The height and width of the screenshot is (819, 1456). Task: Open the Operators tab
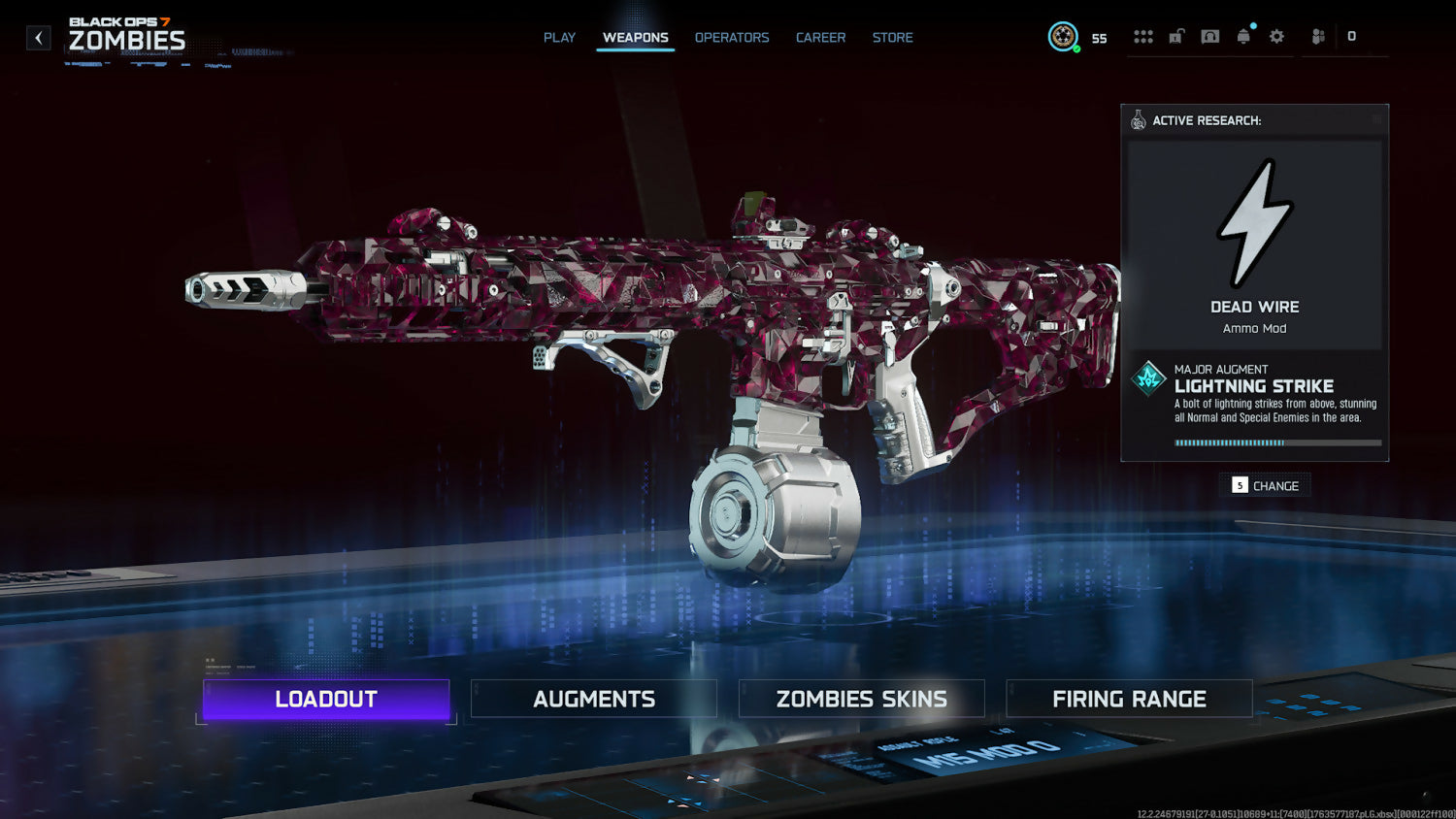pyautogui.click(x=732, y=38)
